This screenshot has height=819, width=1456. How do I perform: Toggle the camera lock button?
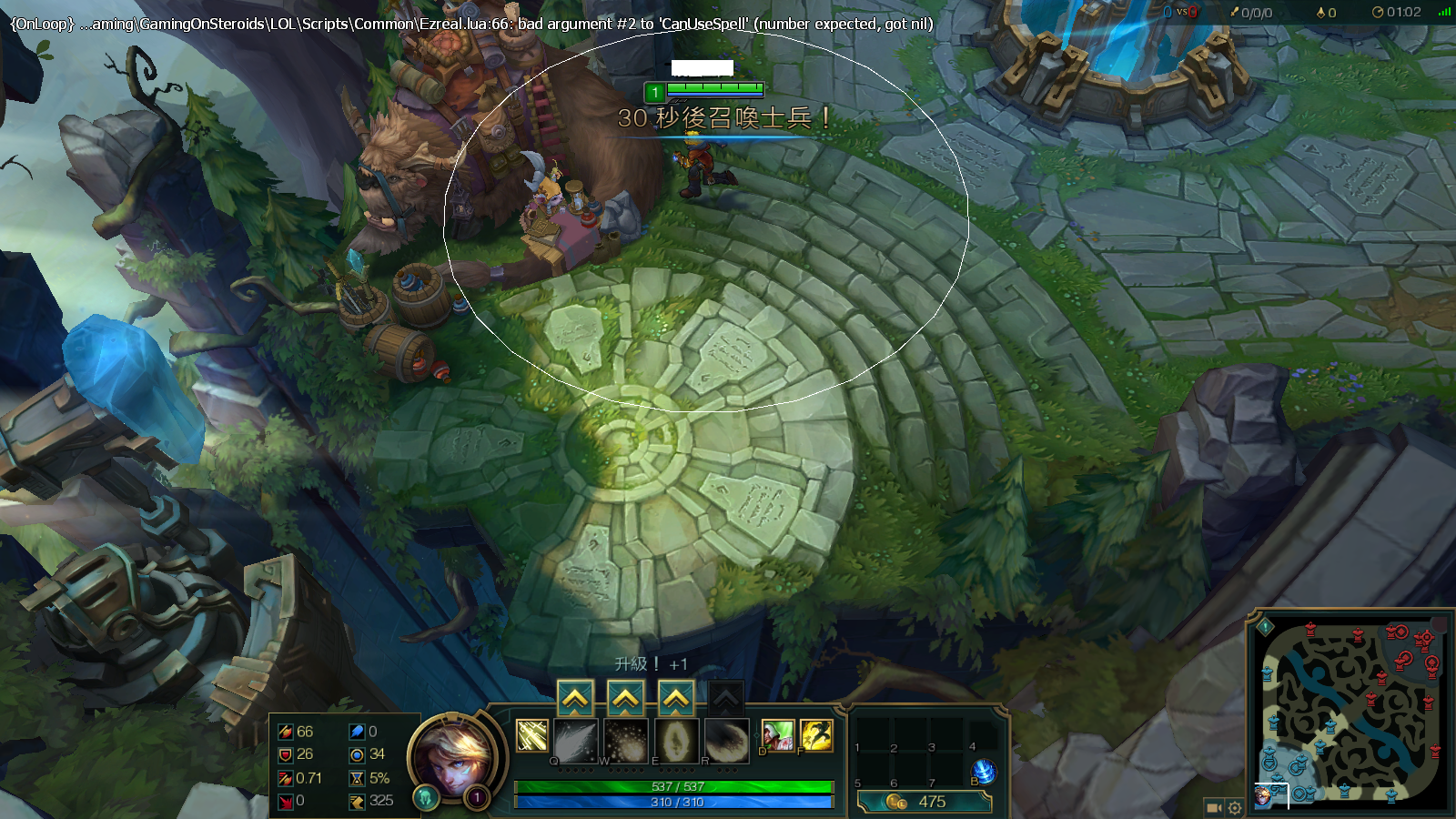(1214, 807)
